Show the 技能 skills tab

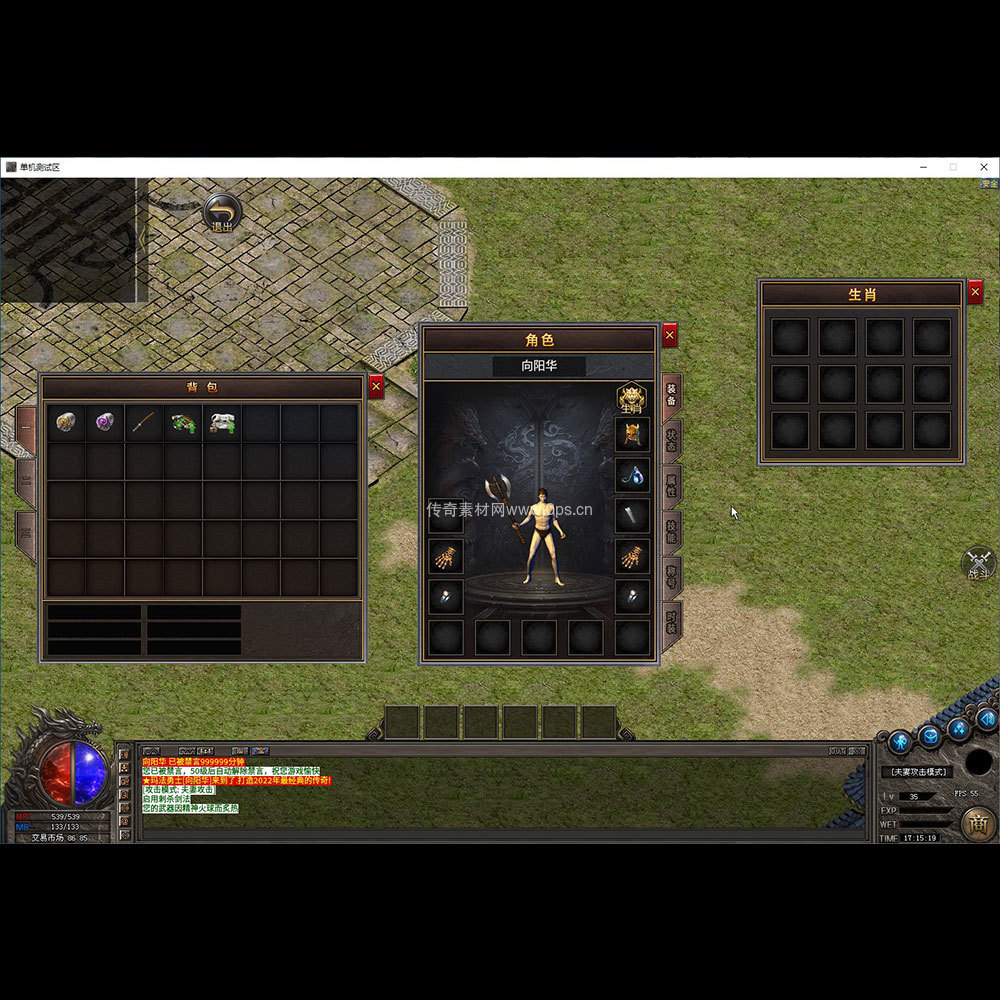pos(672,531)
